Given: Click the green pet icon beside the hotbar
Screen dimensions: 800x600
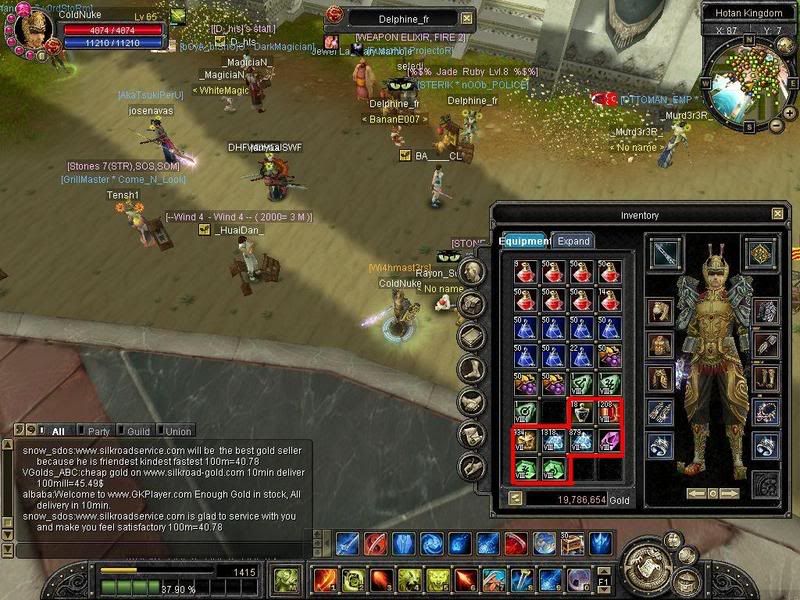Looking at the screenshot, I should [x=287, y=580].
